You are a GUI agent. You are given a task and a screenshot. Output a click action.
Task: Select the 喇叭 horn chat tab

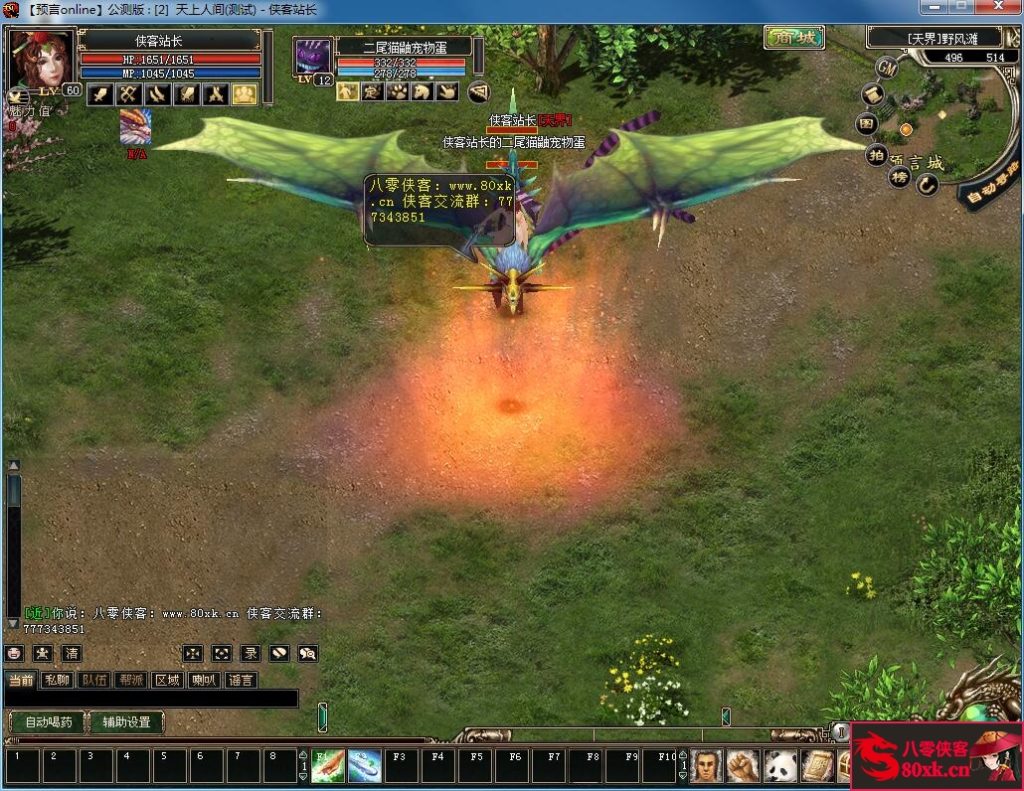(x=204, y=680)
